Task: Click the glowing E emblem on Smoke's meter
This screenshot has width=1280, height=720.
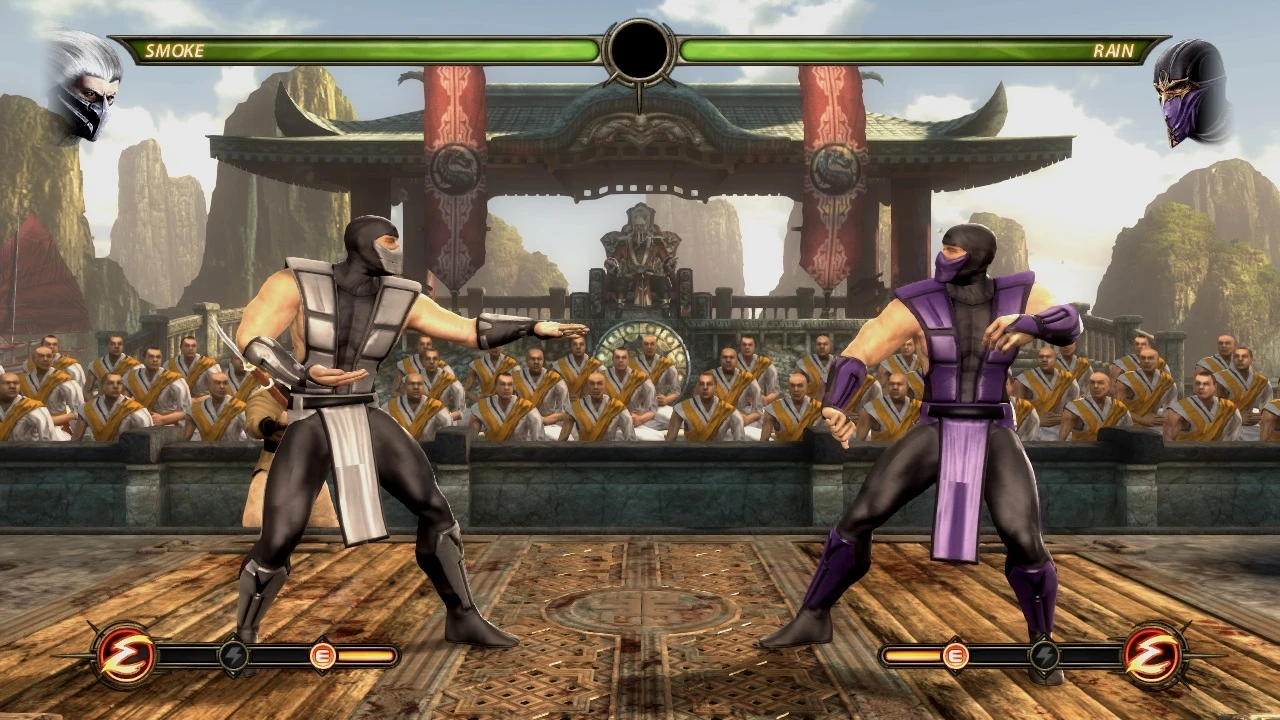Action: [x=323, y=655]
